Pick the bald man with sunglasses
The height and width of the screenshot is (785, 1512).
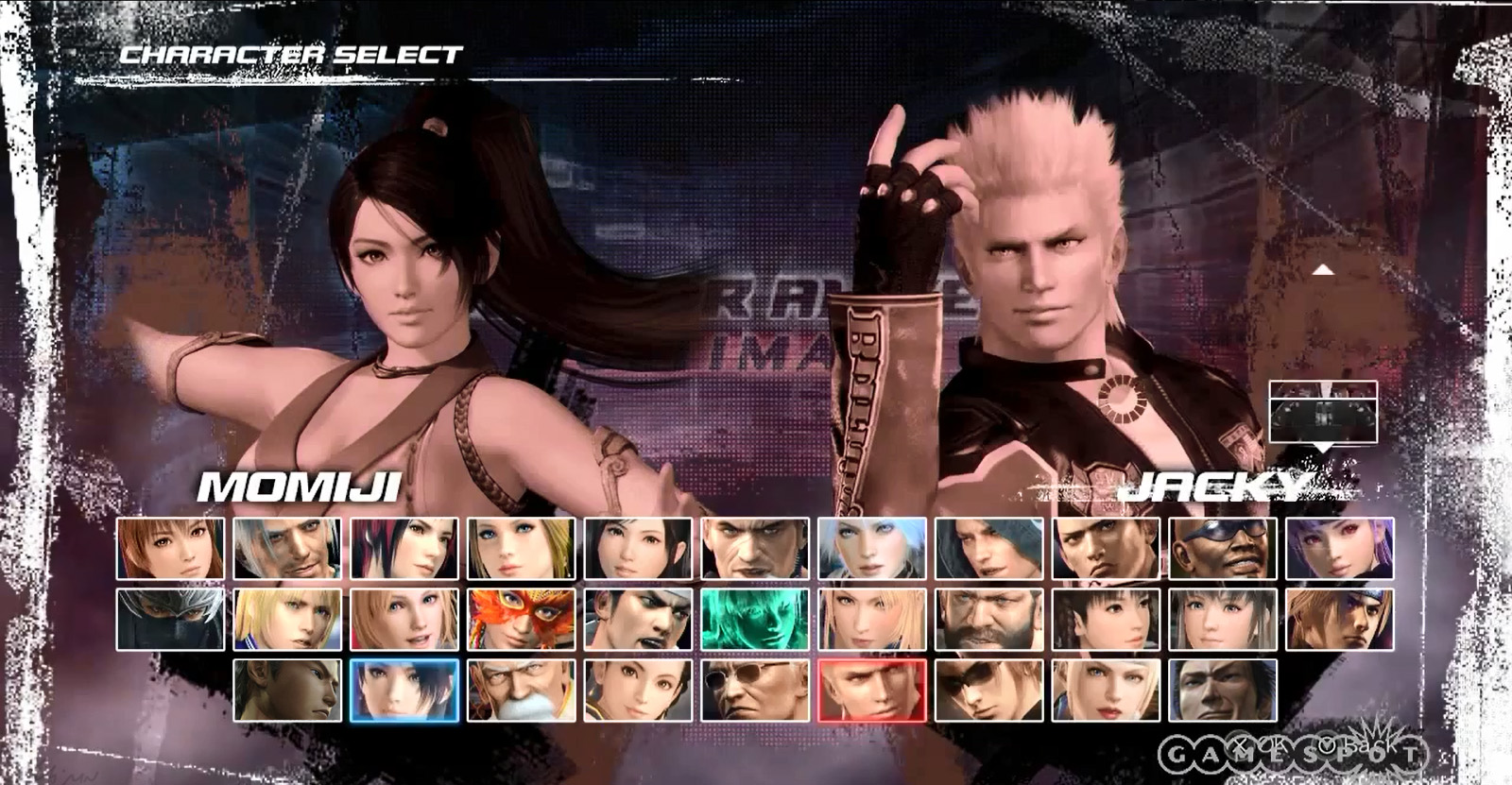tap(755, 691)
